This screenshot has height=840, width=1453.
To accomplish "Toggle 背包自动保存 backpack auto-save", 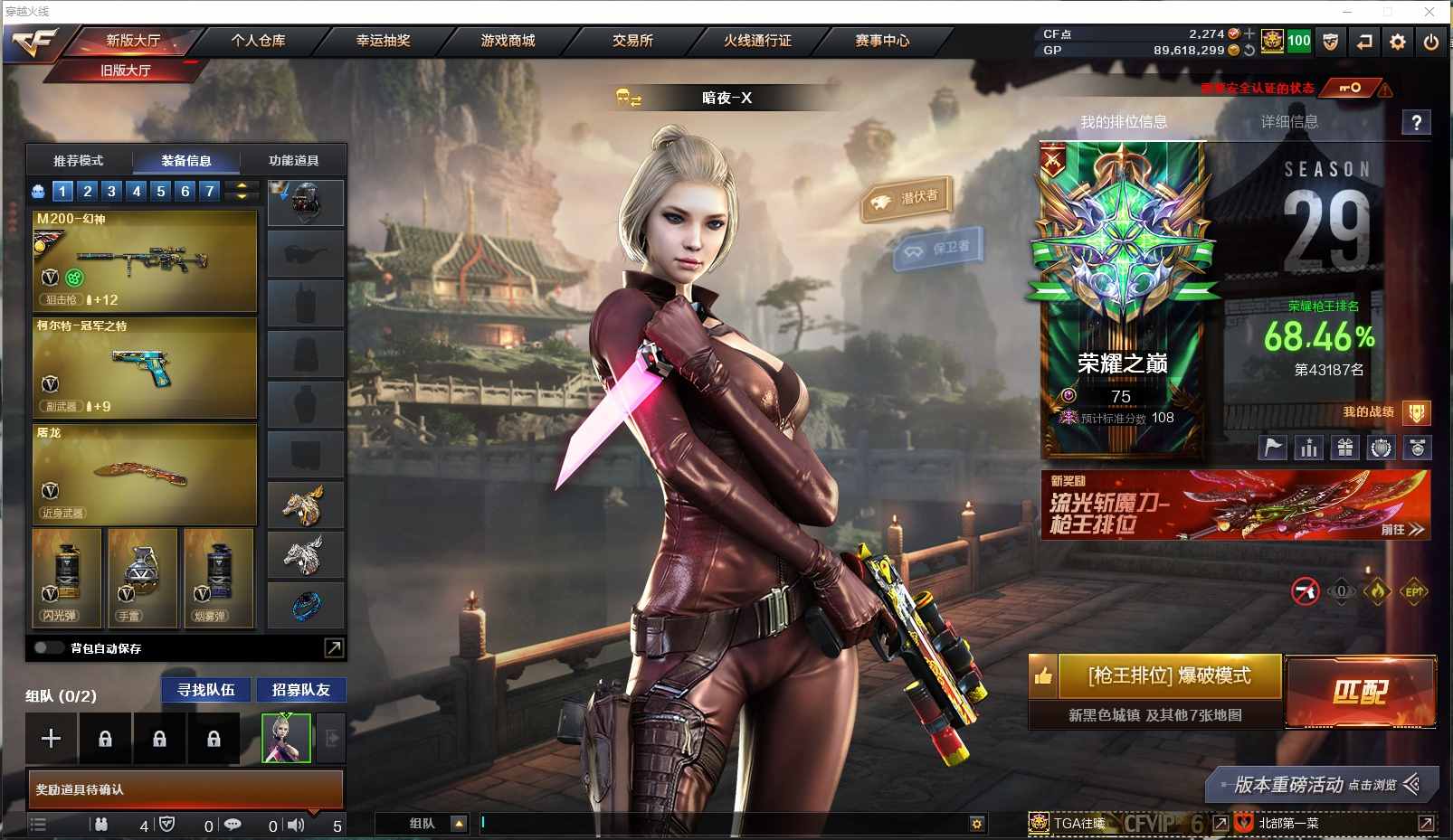I will (x=48, y=648).
